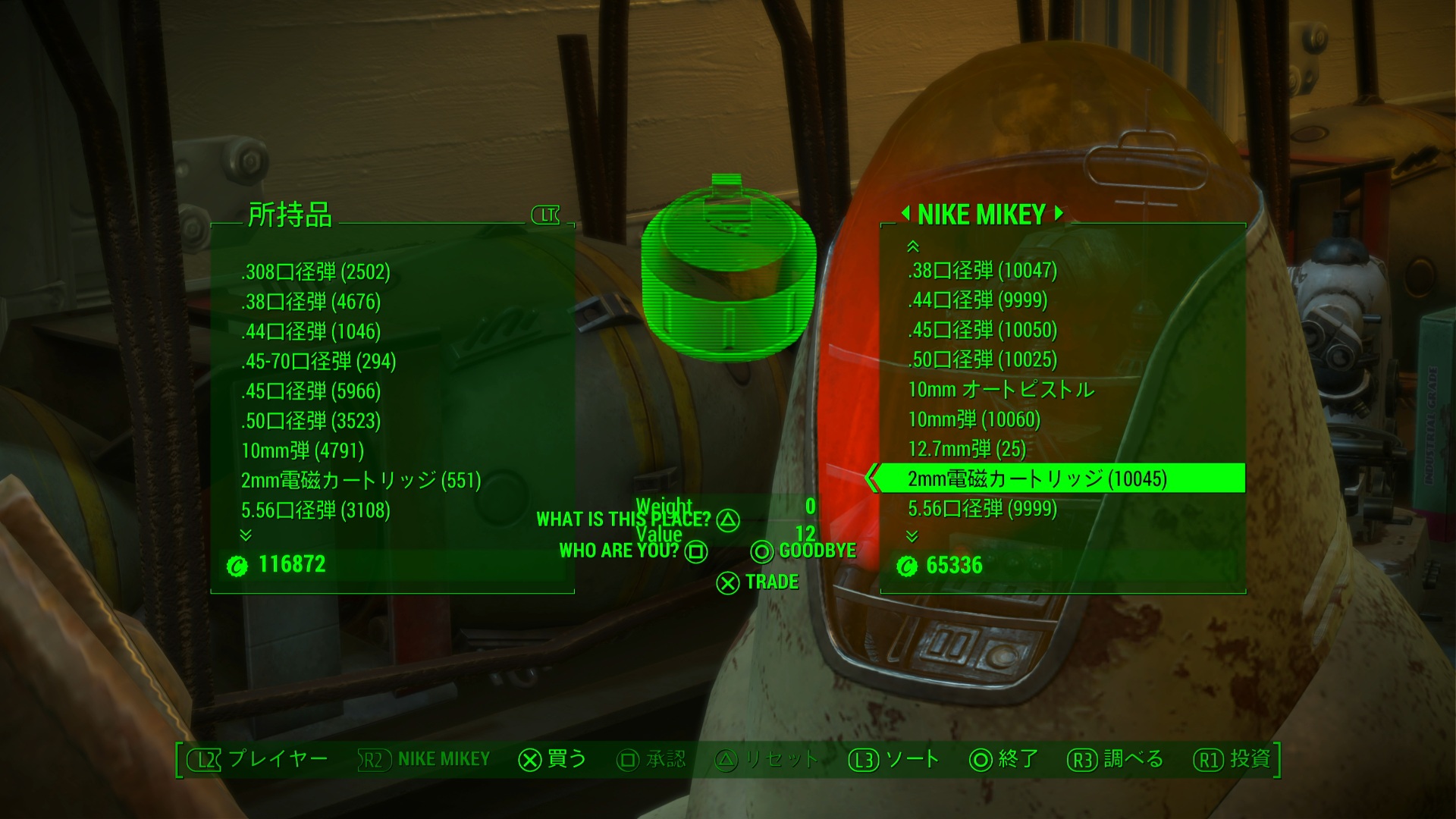Select the vendor's 10mm弾 (10060) row
The image size is (1456, 819).
pos(974,419)
